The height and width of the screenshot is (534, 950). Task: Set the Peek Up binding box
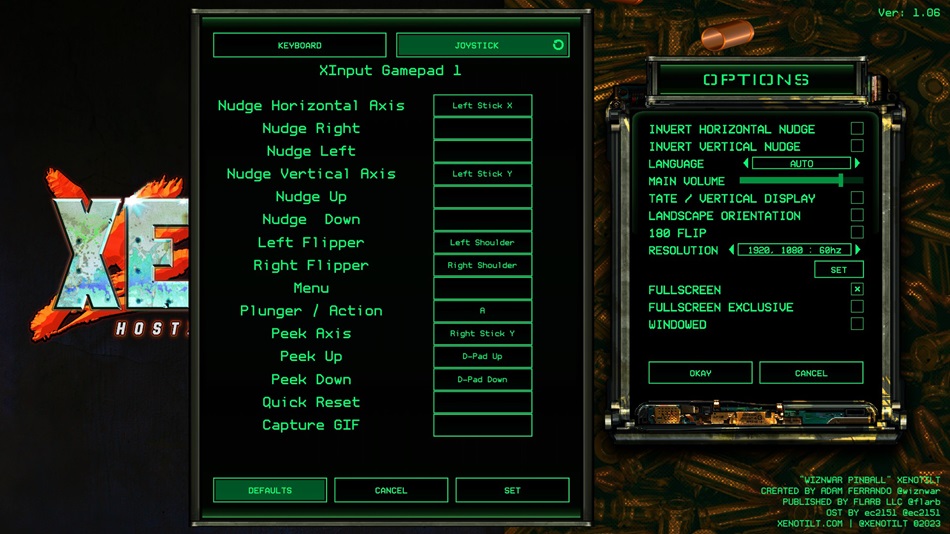pos(482,357)
